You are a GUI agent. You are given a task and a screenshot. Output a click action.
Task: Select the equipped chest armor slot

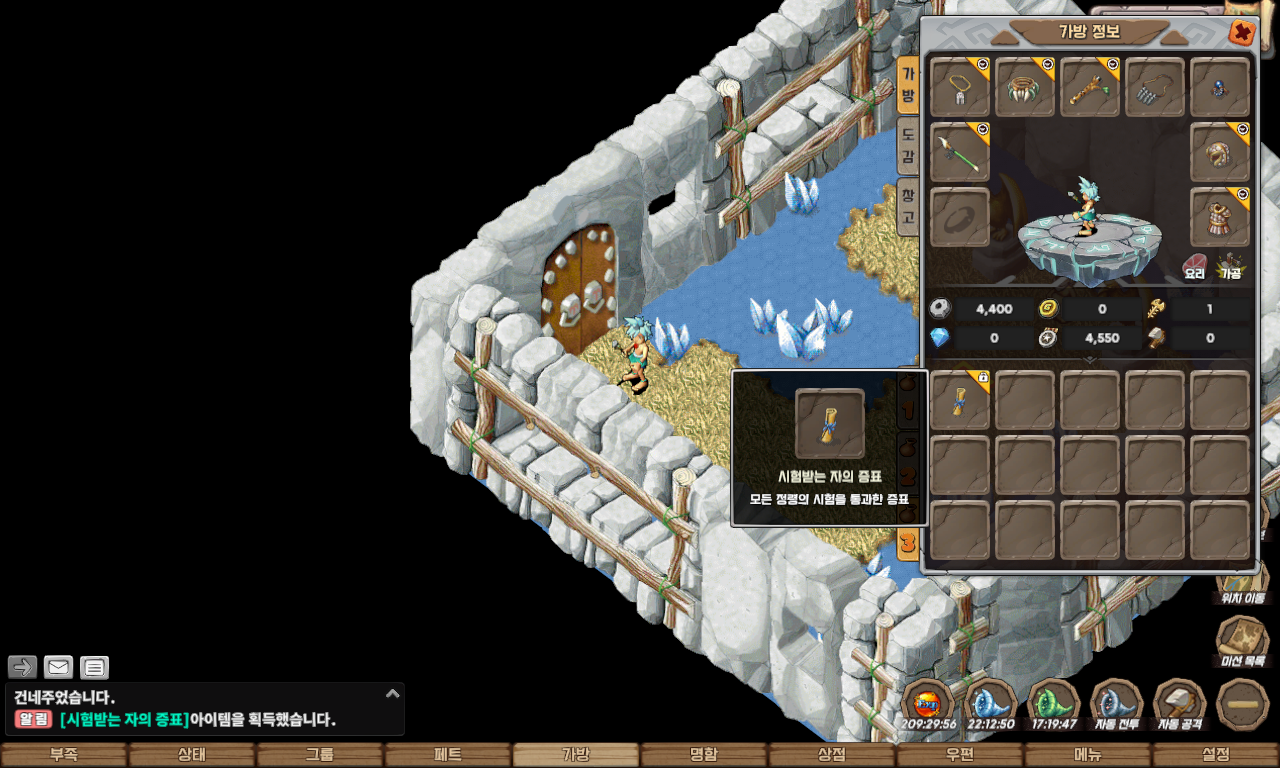tap(1220, 217)
